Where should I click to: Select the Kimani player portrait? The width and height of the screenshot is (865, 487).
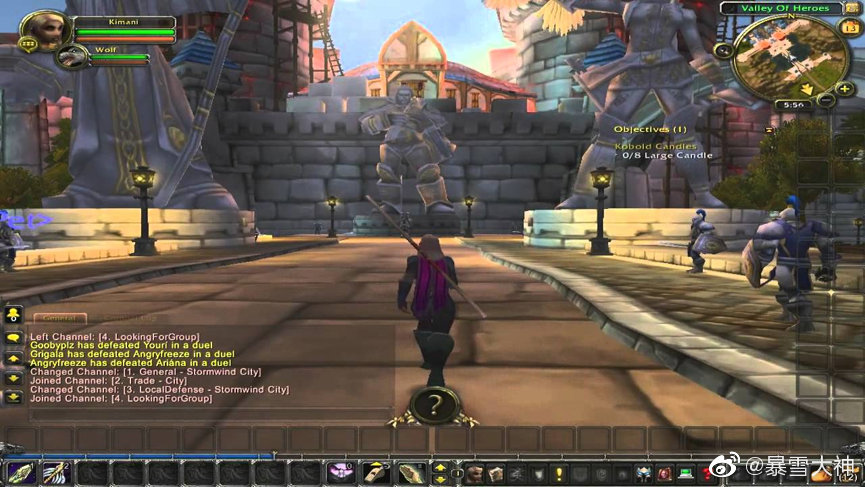click(44, 29)
